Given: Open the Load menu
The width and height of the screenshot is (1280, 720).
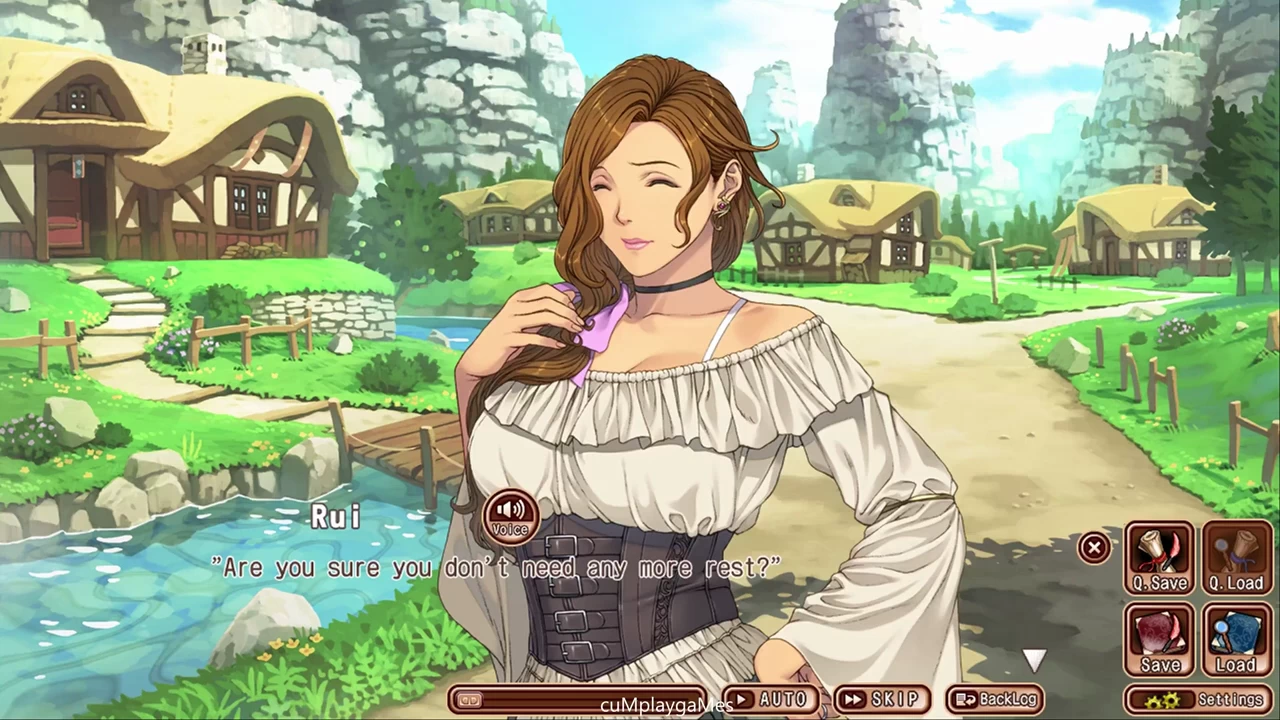Looking at the screenshot, I should [x=1237, y=640].
